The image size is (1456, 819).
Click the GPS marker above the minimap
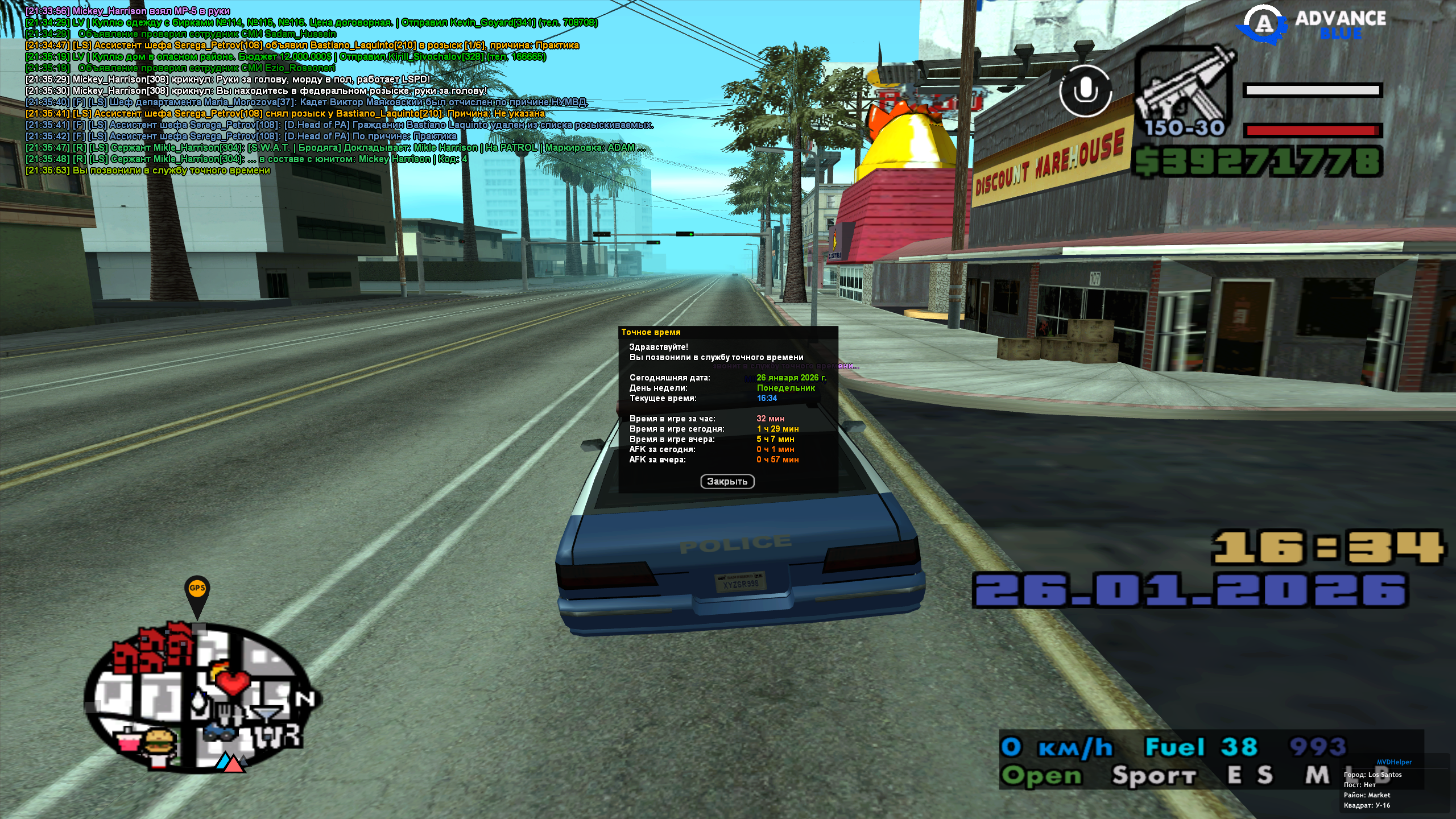[x=197, y=592]
